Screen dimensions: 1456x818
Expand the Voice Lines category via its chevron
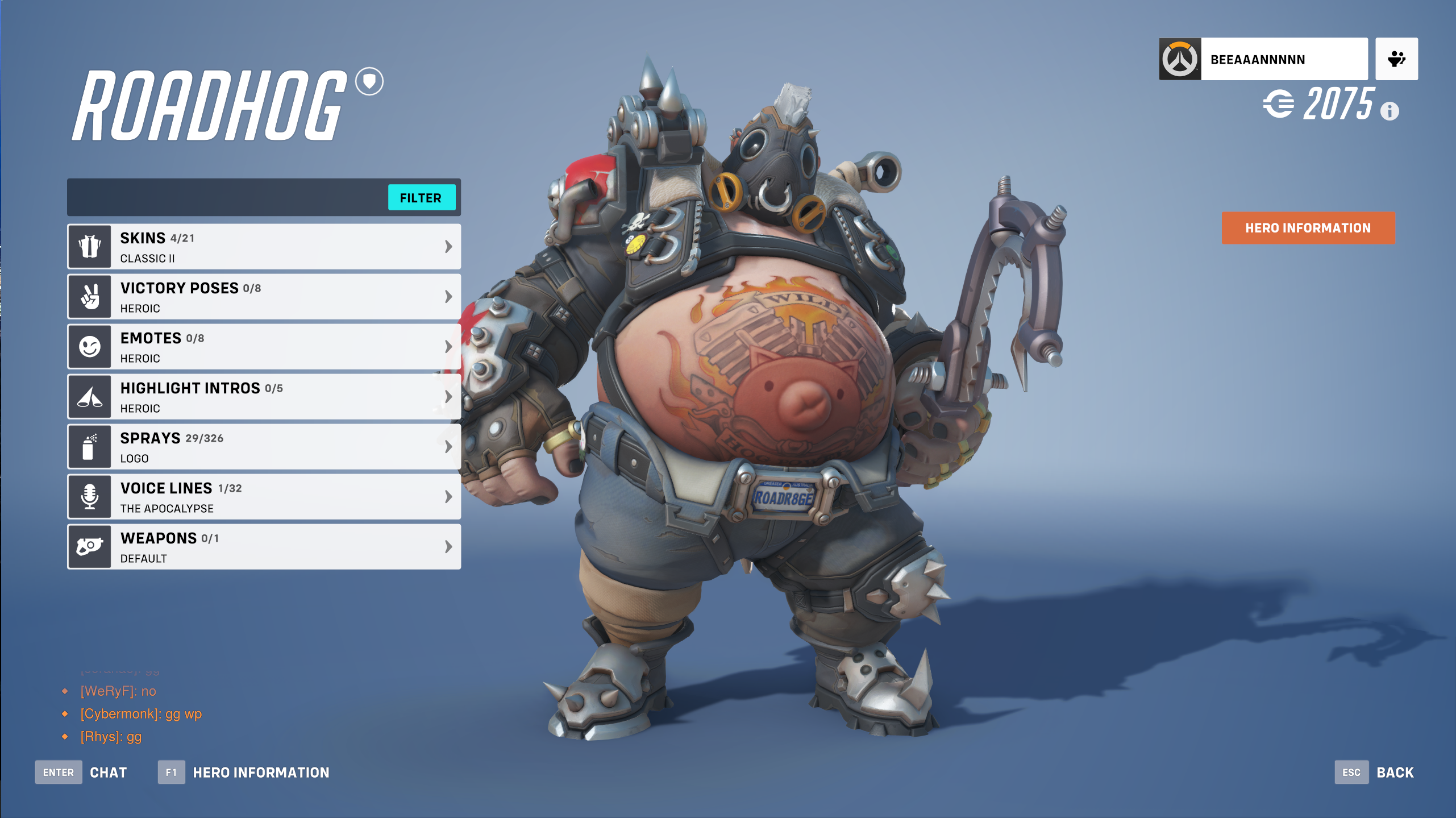pyautogui.click(x=448, y=496)
